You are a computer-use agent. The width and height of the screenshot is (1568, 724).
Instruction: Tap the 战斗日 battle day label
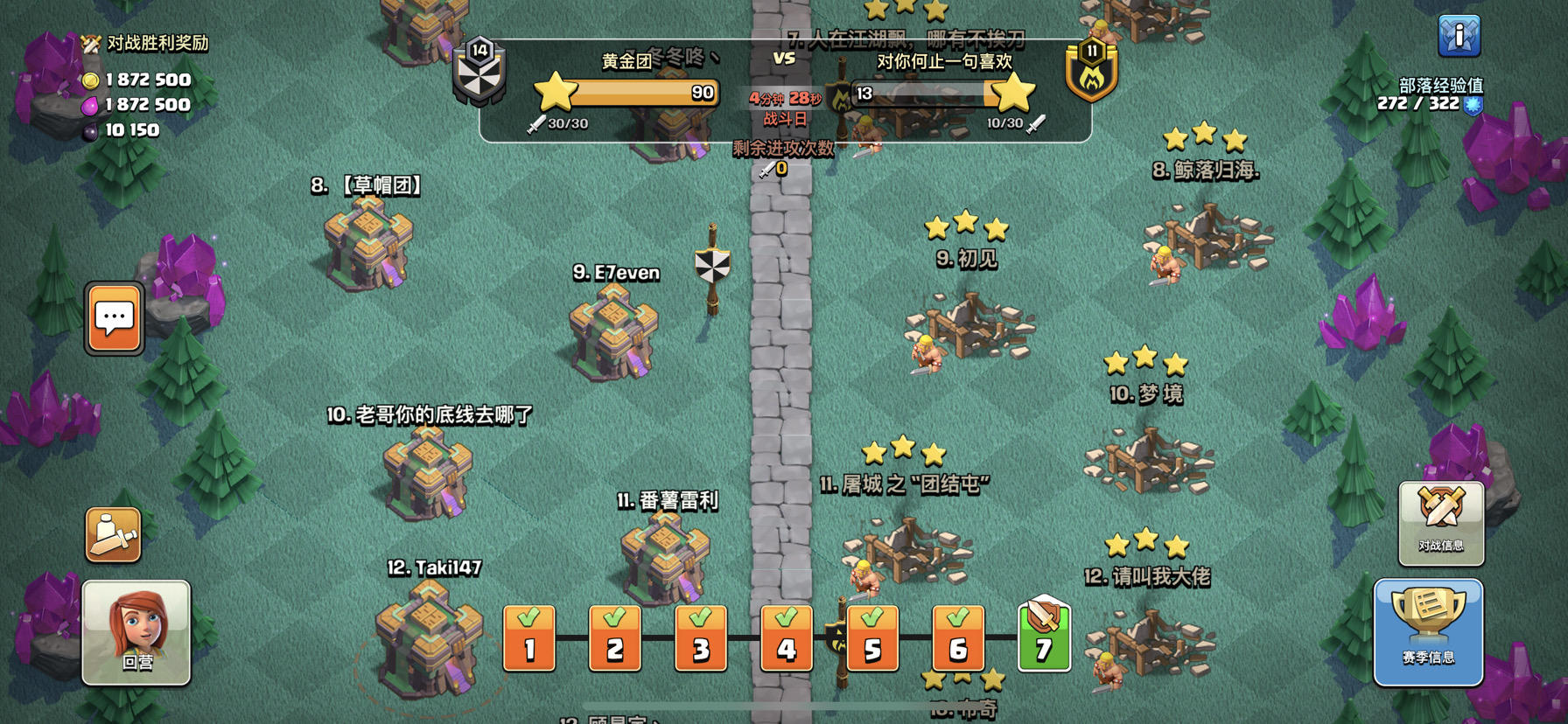click(x=785, y=116)
